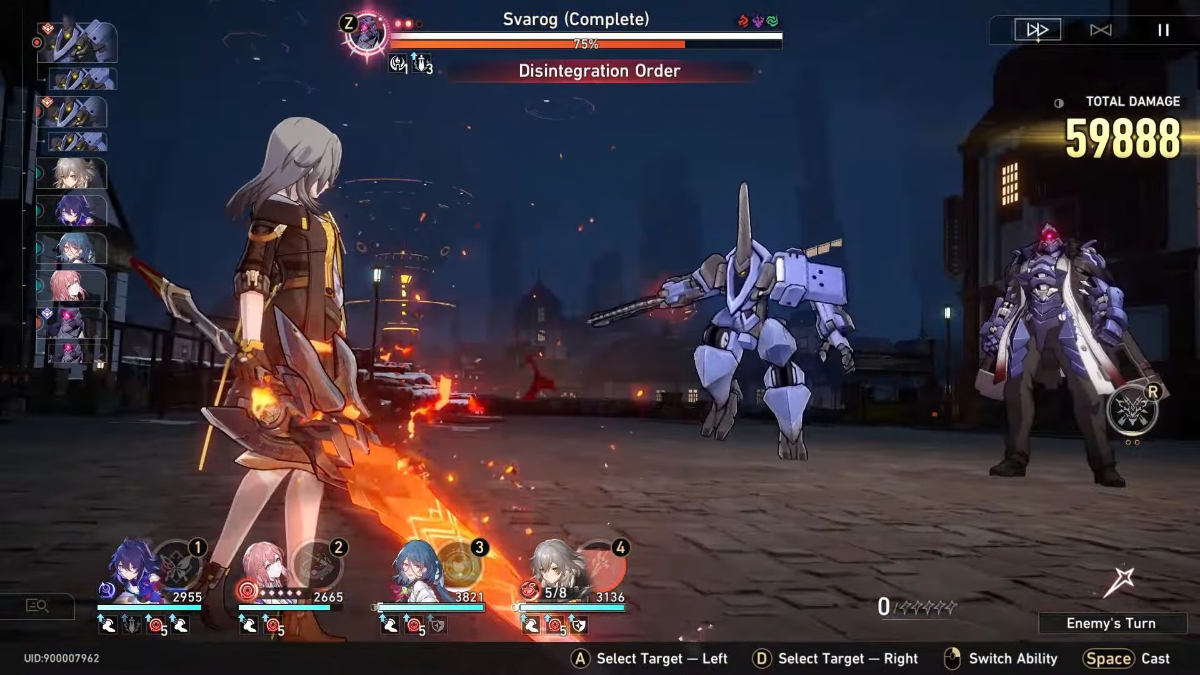The height and width of the screenshot is (675, 1200).
Task: Enable auto-battle mode
Action: [1100, 30]
